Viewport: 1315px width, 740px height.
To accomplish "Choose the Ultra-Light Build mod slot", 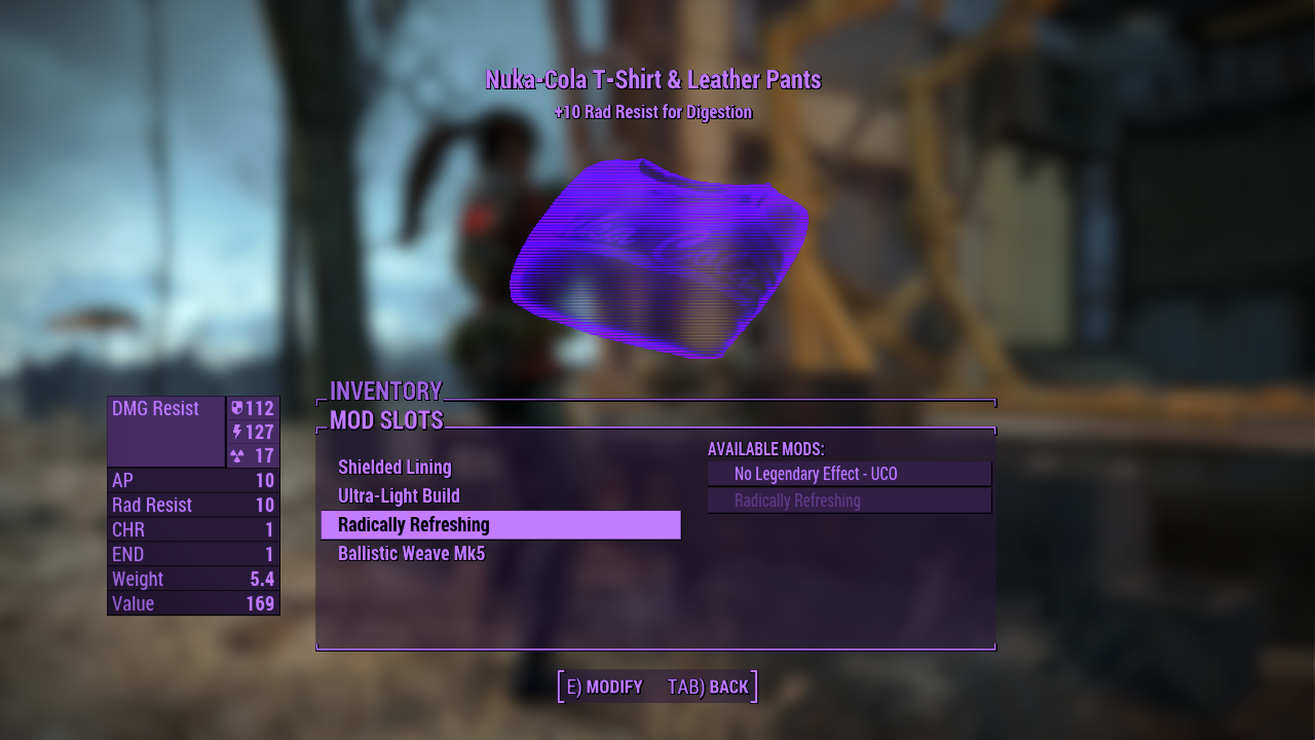I will pyautogui.click(x=399, y=496).
